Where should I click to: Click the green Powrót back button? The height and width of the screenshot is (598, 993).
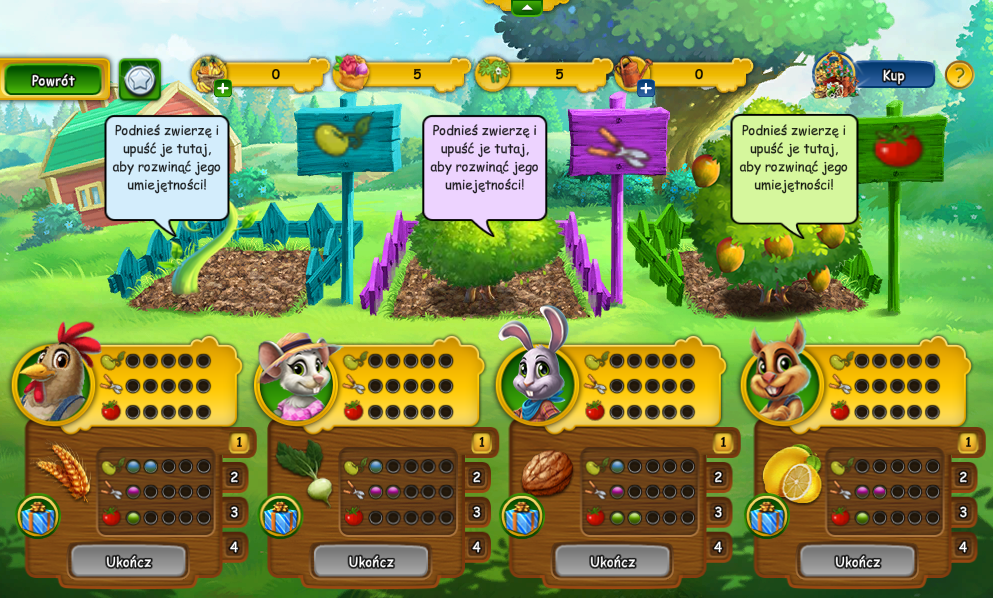click(53, 80)
